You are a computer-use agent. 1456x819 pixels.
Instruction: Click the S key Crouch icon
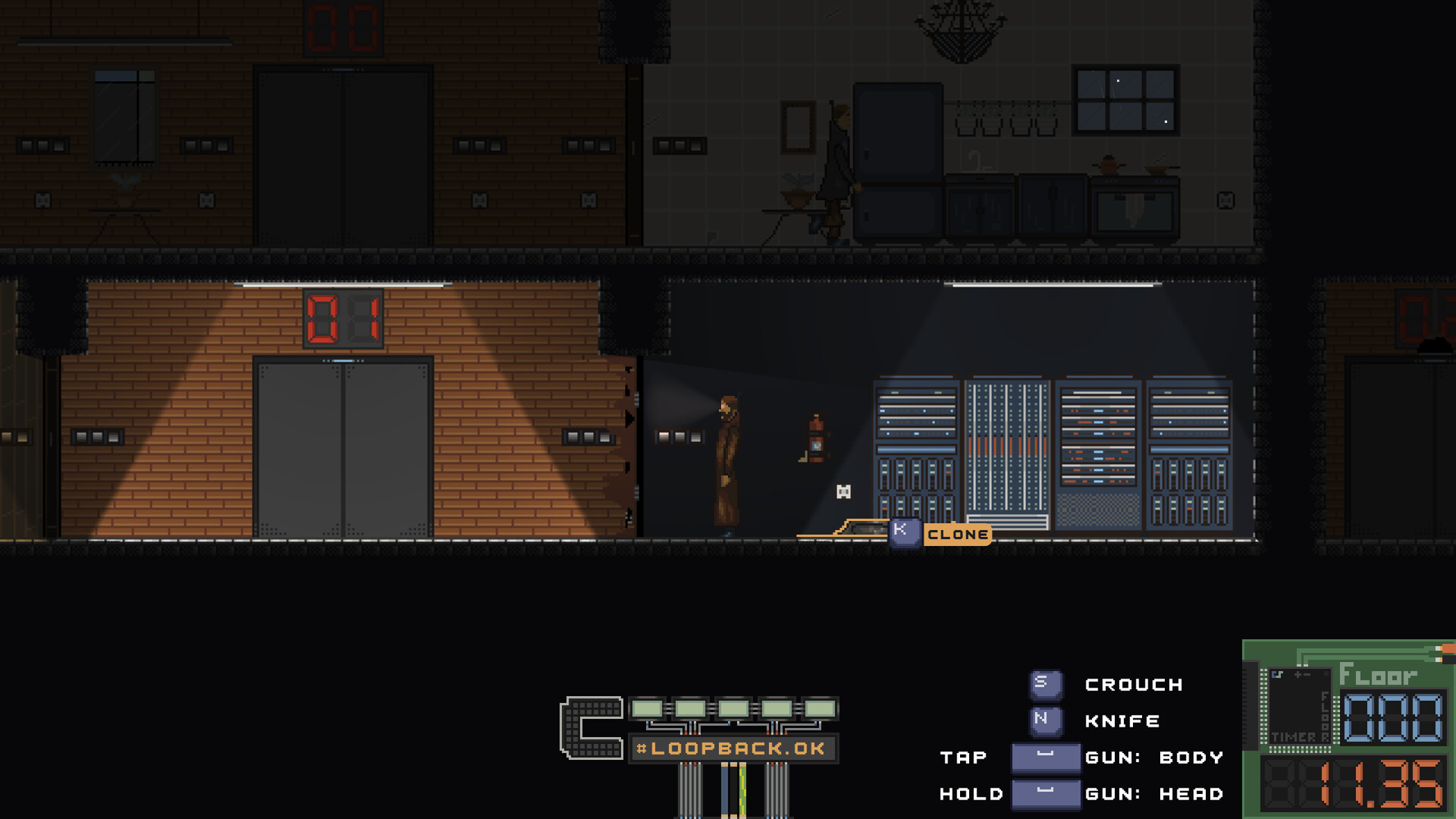pyautogui.click(x=1045, y=683)
